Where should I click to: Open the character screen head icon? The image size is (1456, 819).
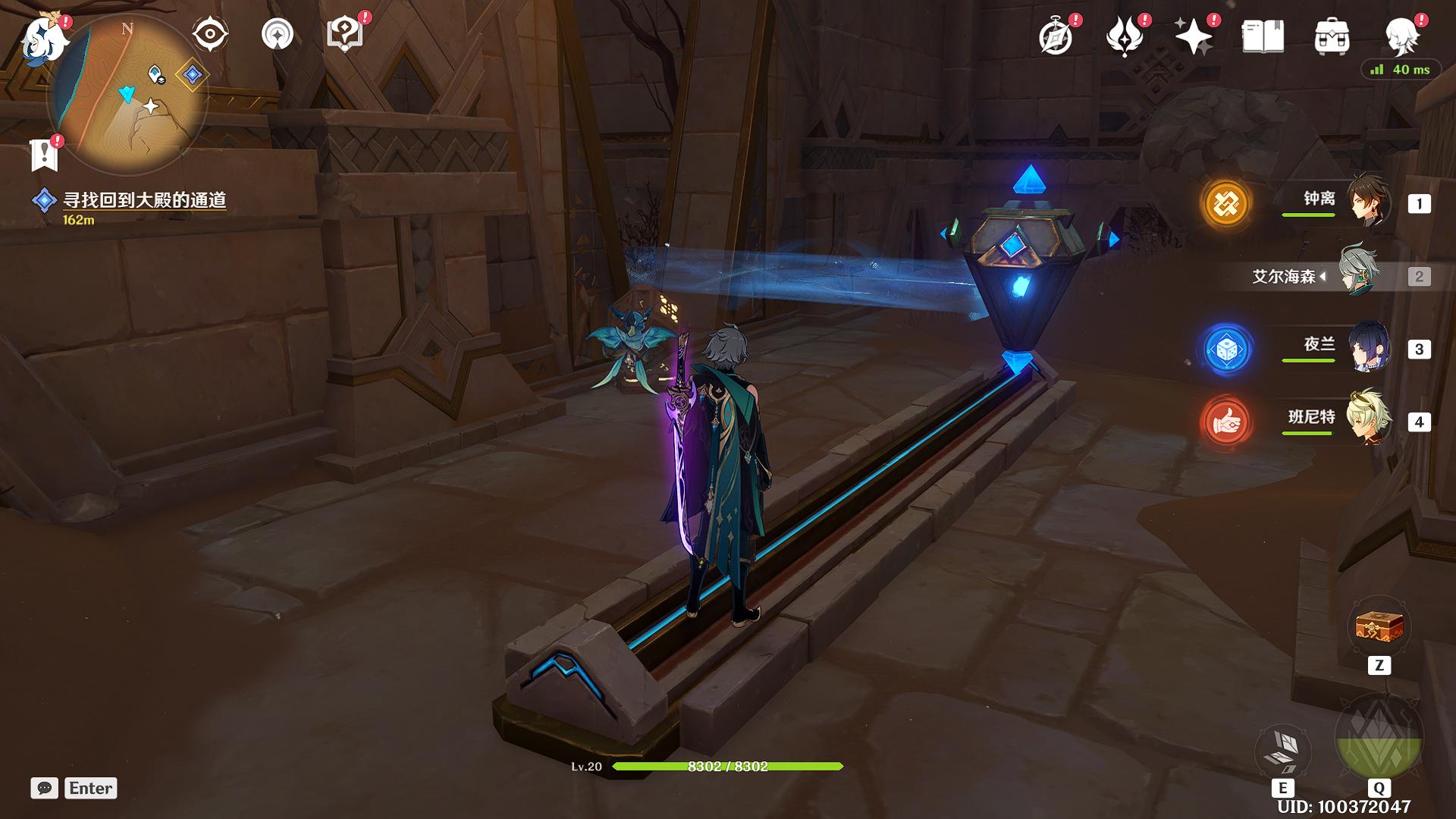coord(1402,36)
